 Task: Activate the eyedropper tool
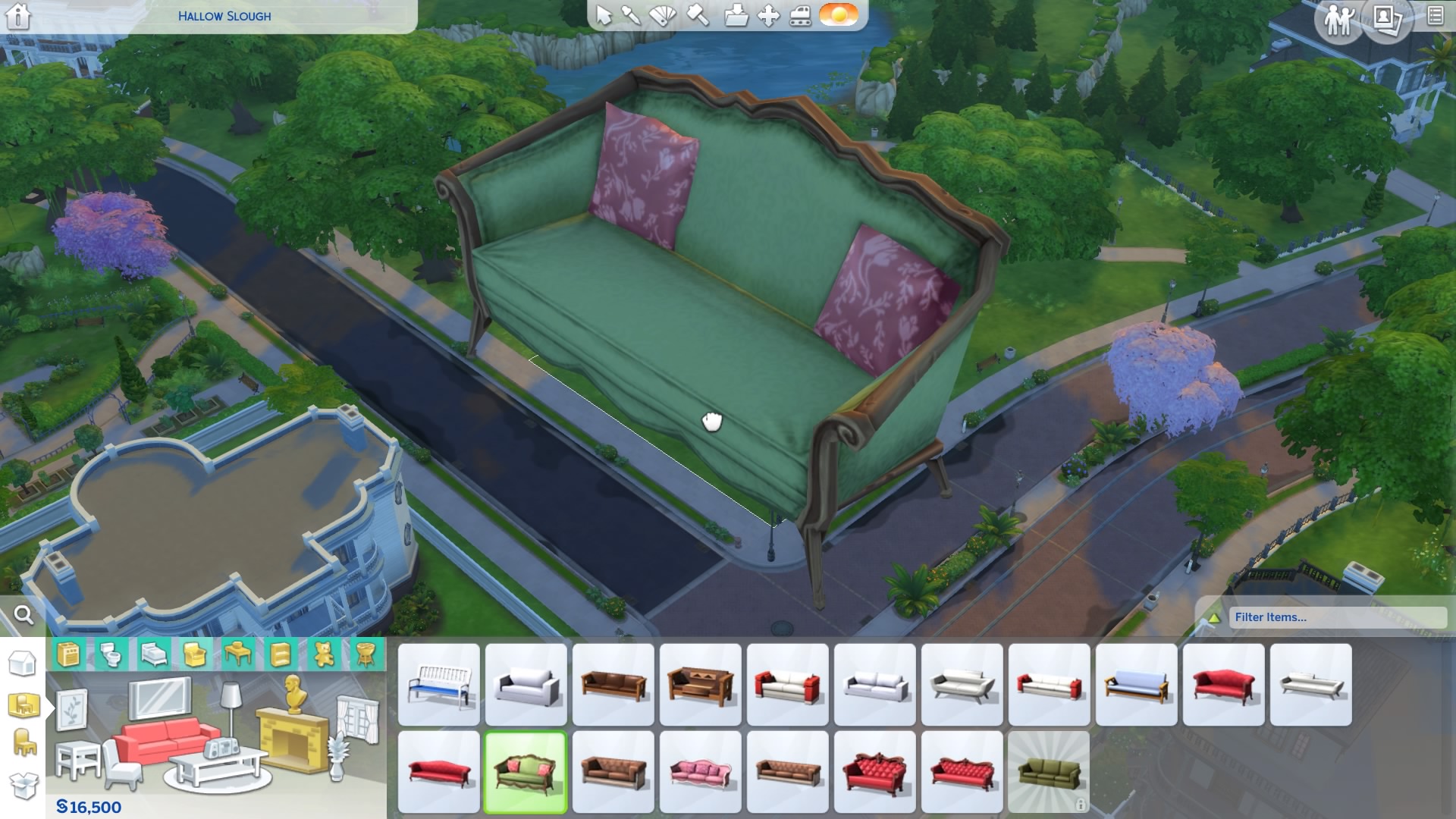630,15
